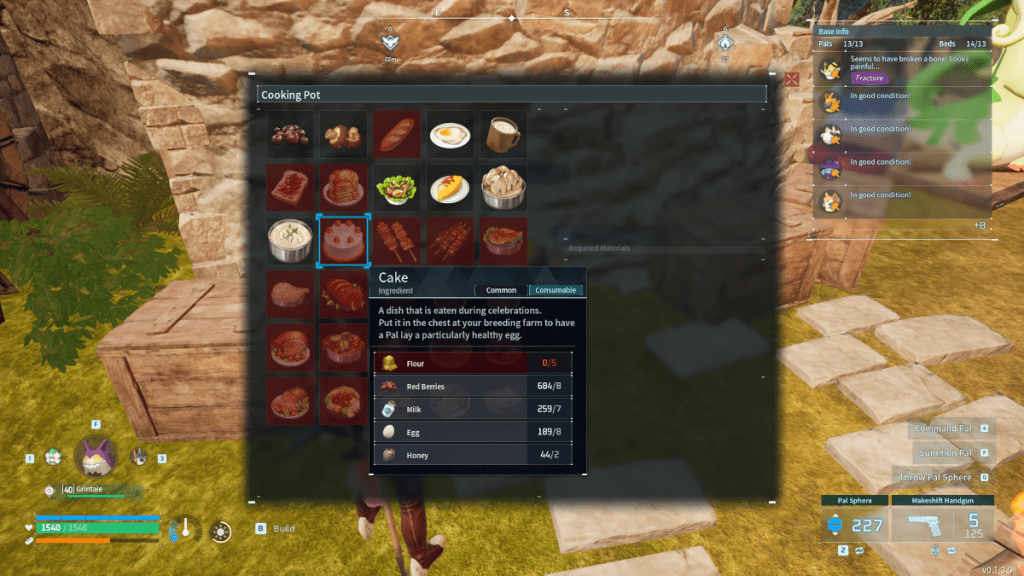Select the bread loaf recipe
This screenshot has height=576, width=1024.
[x=397, y=134]
